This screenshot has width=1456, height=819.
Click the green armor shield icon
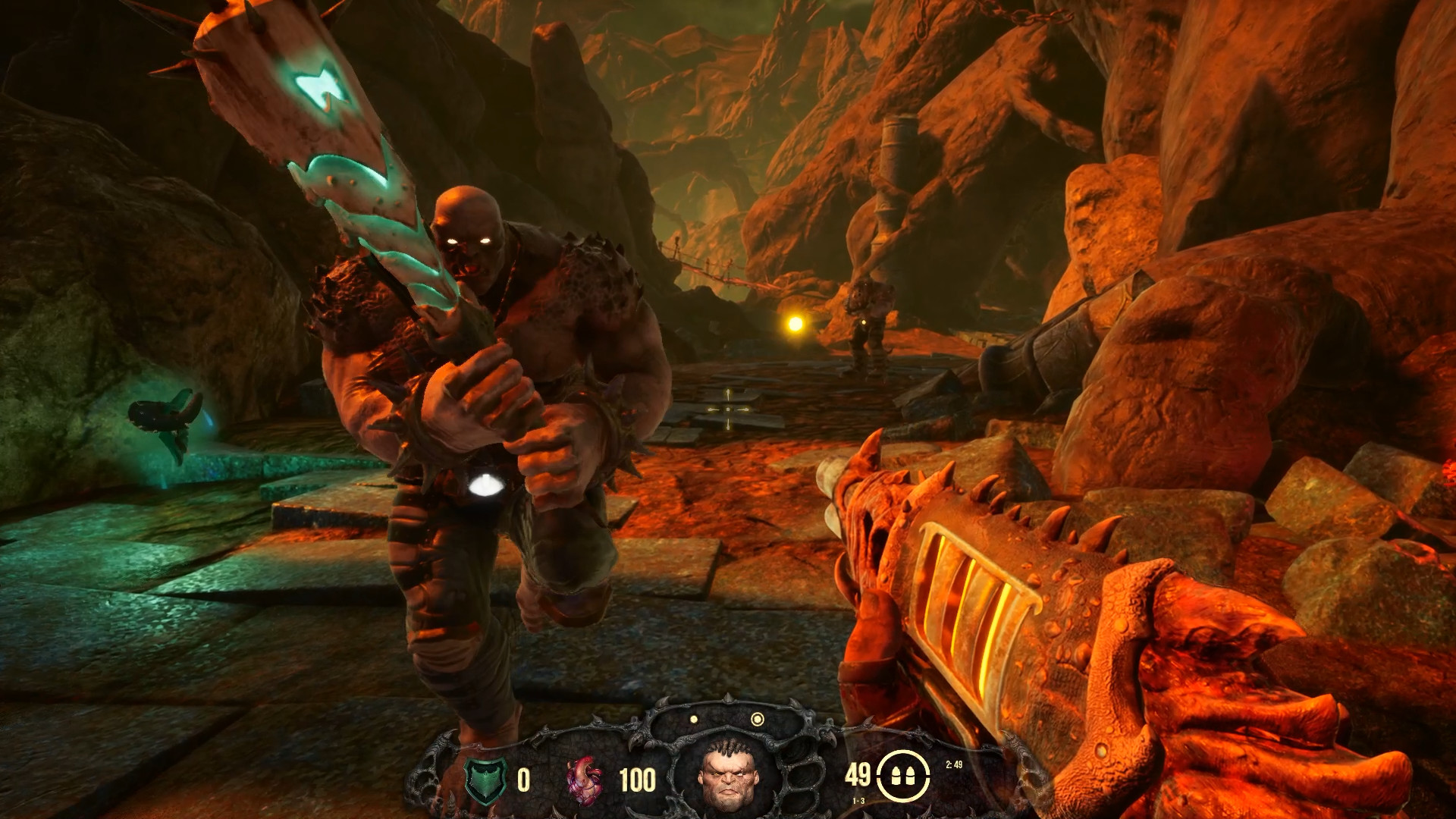click(x=484, y=781)
